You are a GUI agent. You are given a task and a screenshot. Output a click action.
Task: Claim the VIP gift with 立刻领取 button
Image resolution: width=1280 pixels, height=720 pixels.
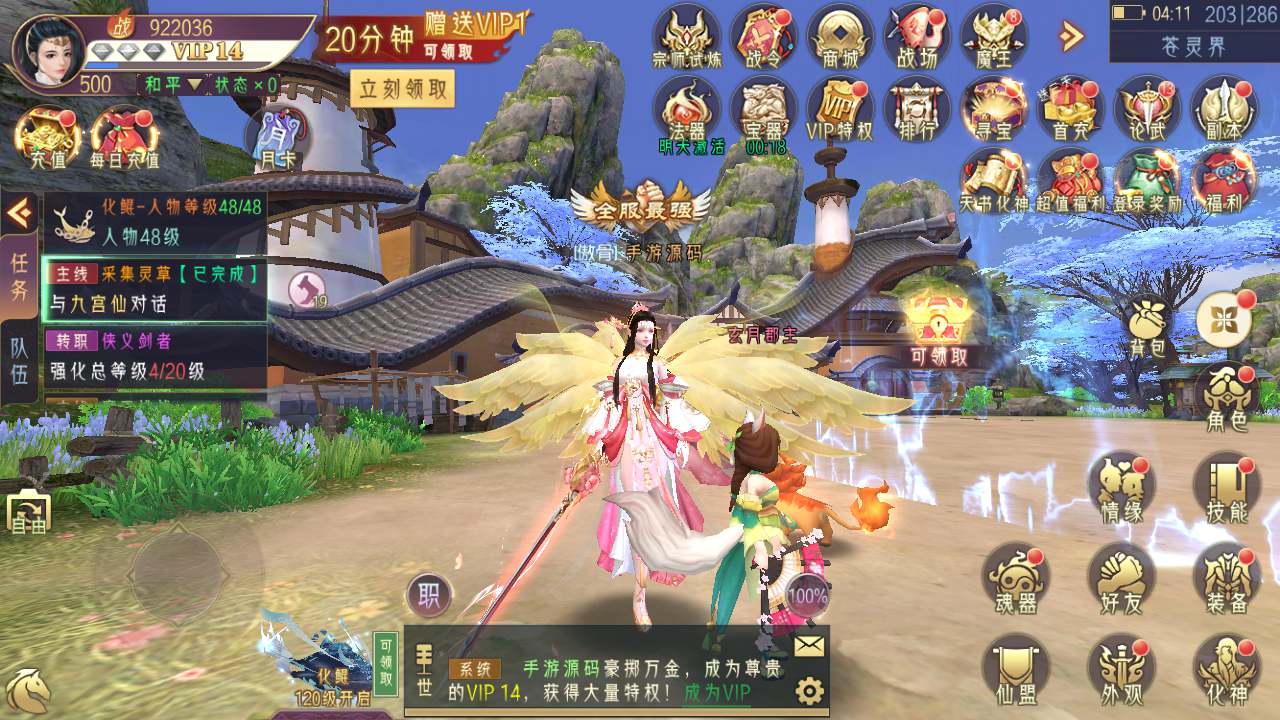[402, 89]
